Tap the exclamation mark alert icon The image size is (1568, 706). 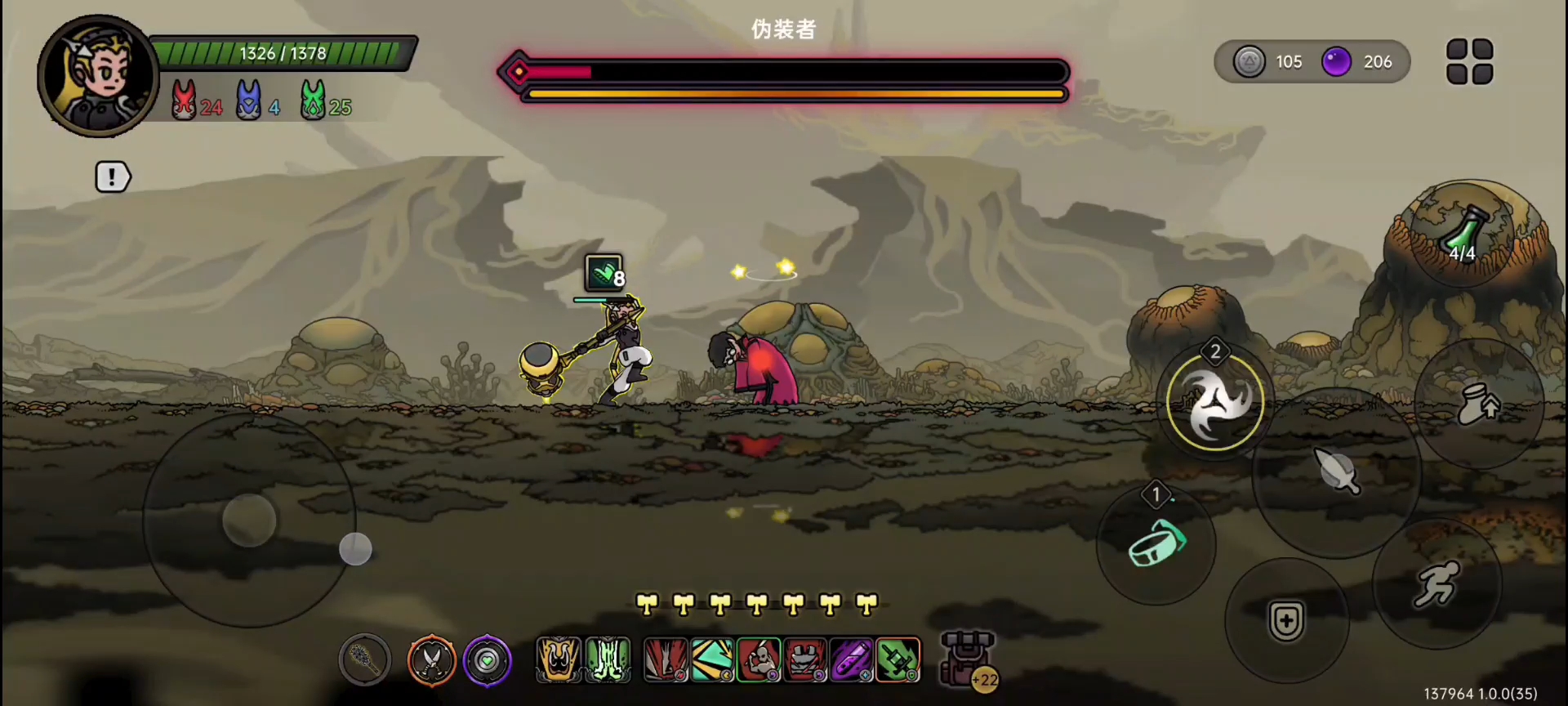point(113,176)
